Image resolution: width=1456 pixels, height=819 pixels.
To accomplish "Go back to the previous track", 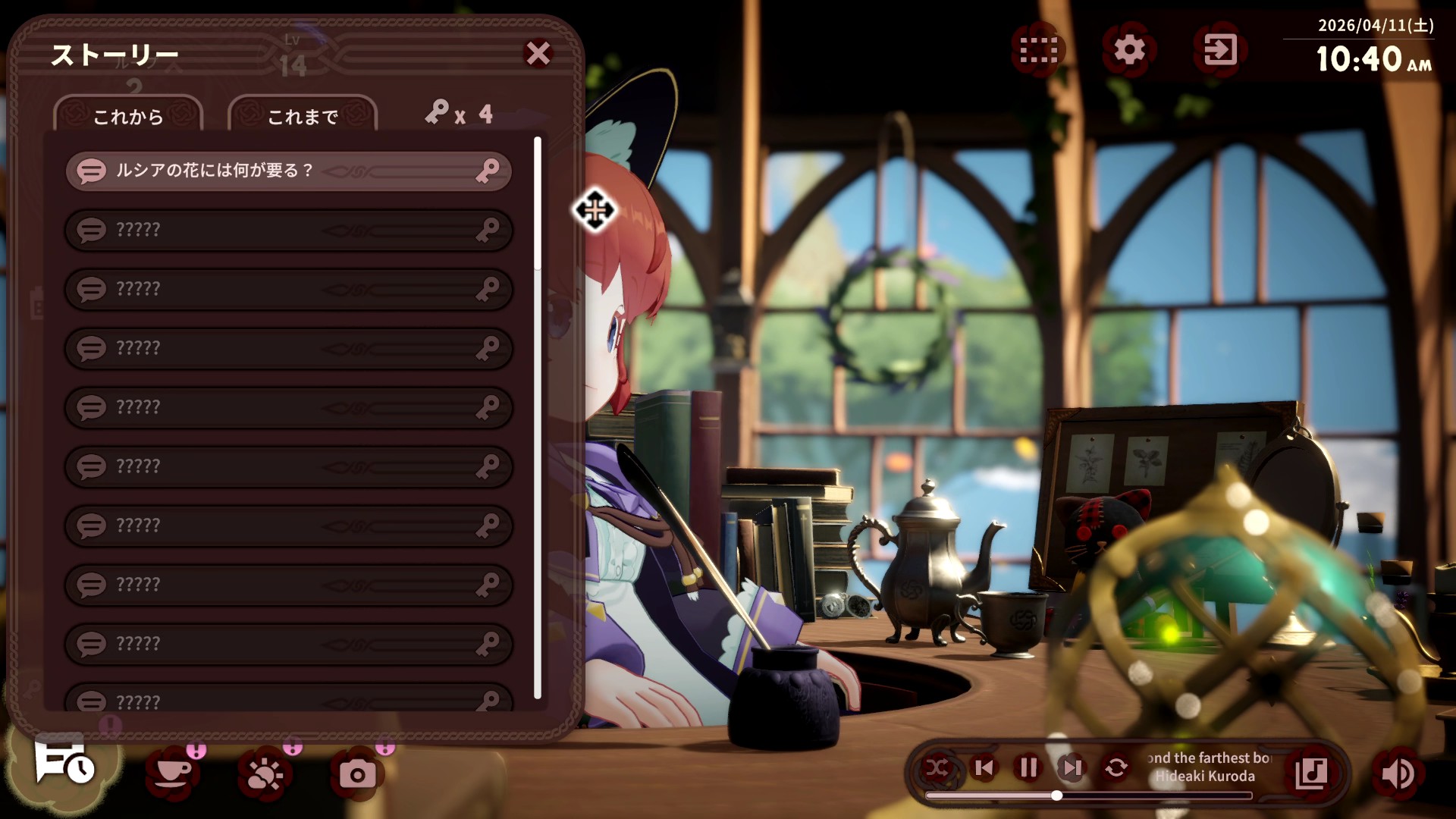I will pos(985,768).
